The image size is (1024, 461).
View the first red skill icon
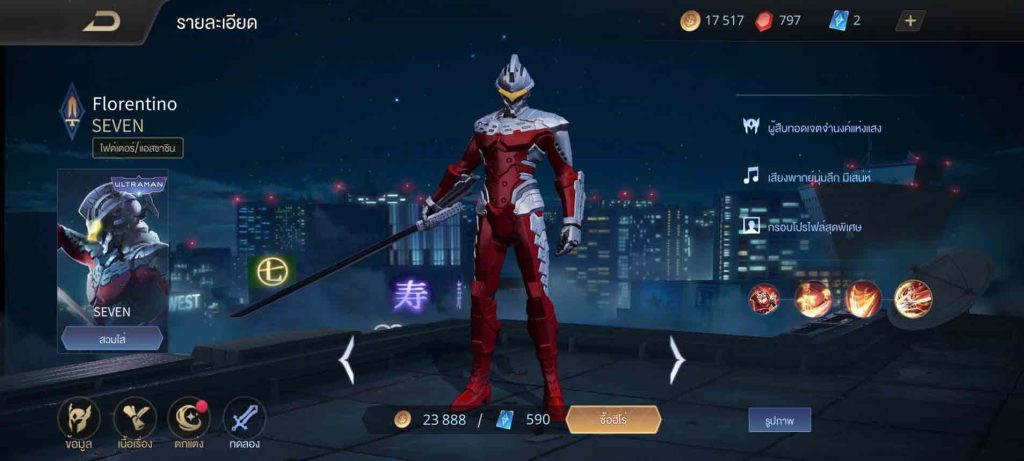pos(766,299)
